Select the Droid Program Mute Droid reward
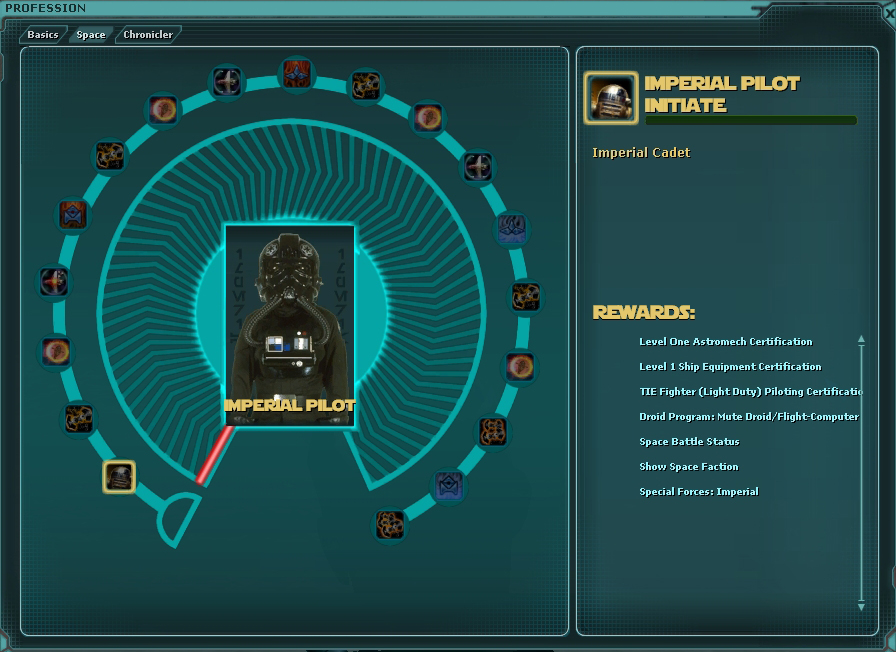Screen dimensions: 896x652 [x=749, y=417]
